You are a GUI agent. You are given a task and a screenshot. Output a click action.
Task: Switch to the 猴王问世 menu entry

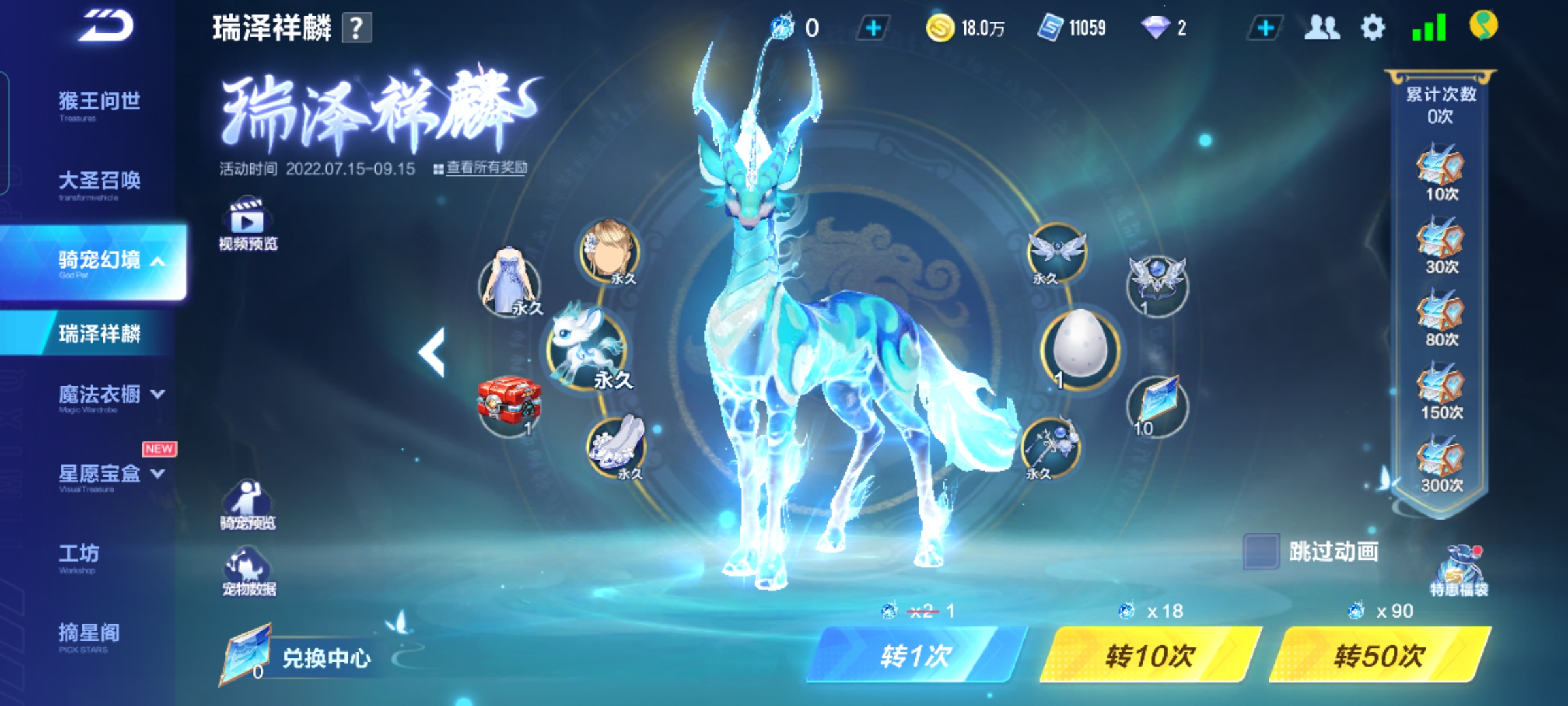pyautogui.click(x=99, y=103)
